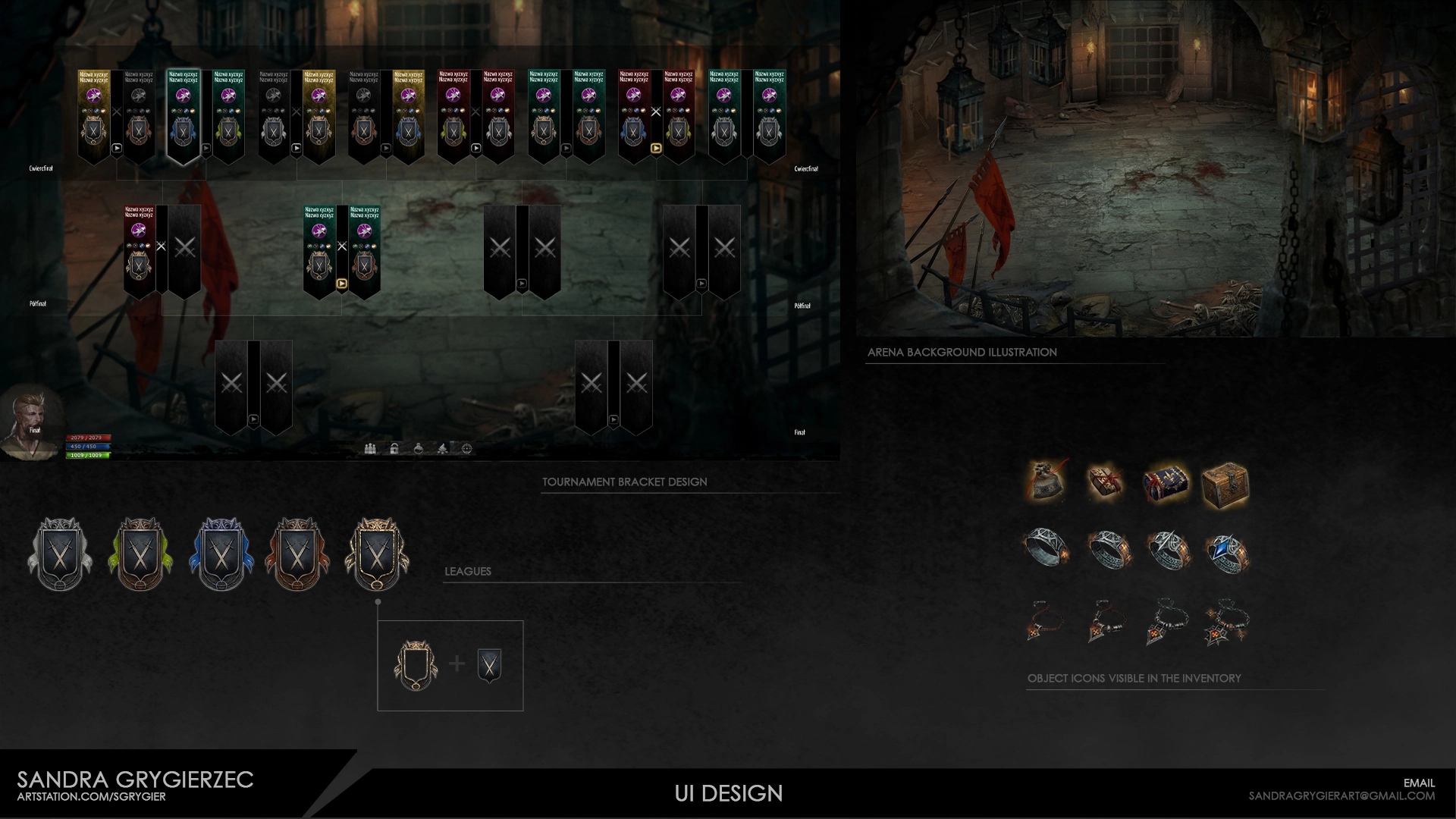Select the wooden treasure chest item icon
This screenshot has height=819, width=1456.
(x=1225, y=484)
